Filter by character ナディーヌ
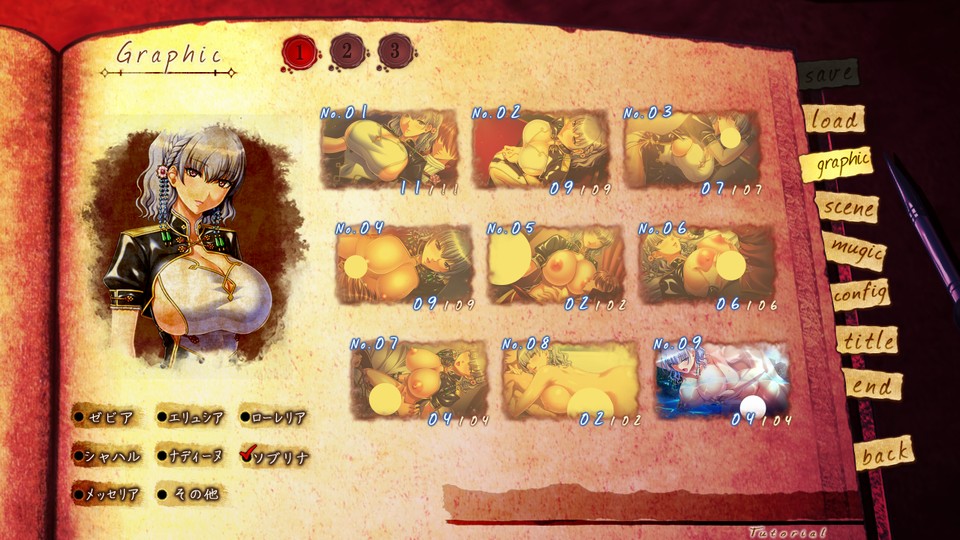The width and height of the screenshot is (960, 540). pos(192,456)
